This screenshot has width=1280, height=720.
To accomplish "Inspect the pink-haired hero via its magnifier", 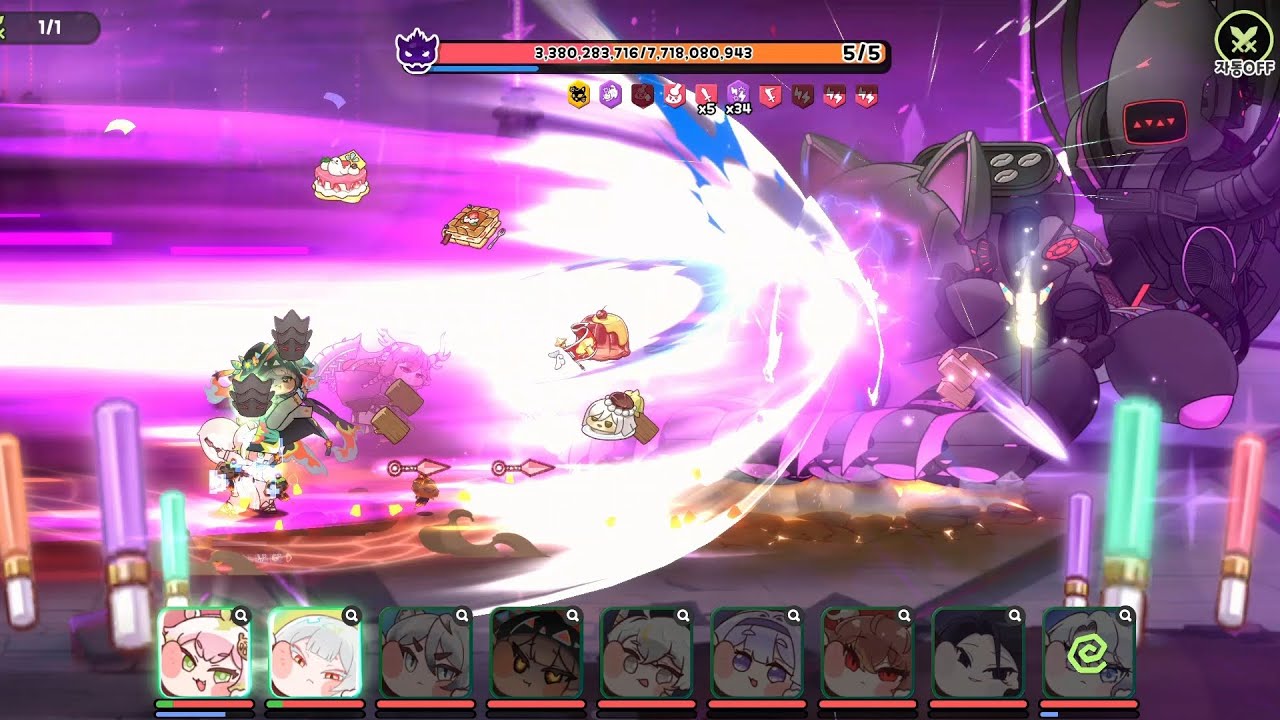I will (241, 616).
